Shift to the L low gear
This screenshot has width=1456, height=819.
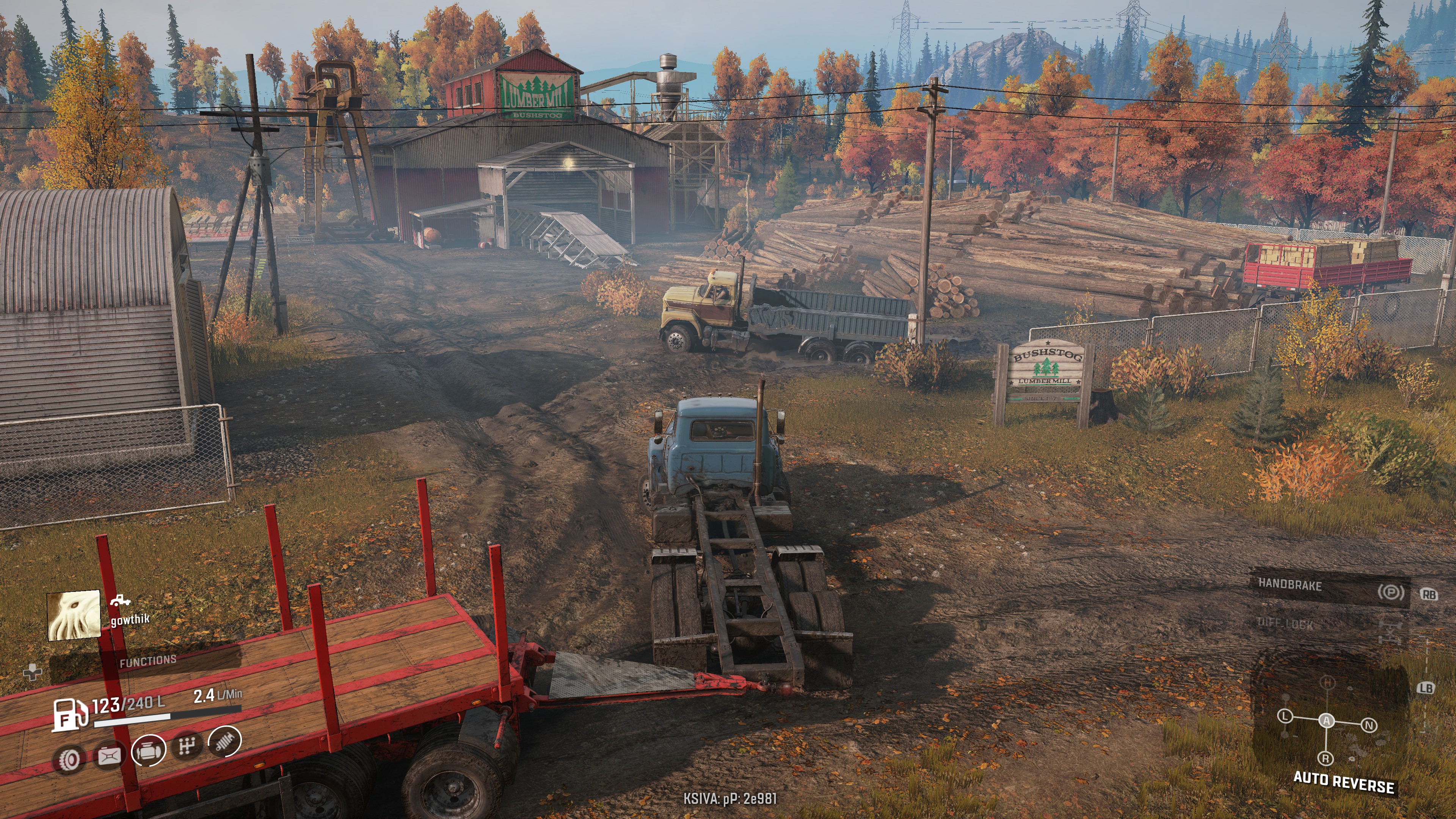[1285, 716]
